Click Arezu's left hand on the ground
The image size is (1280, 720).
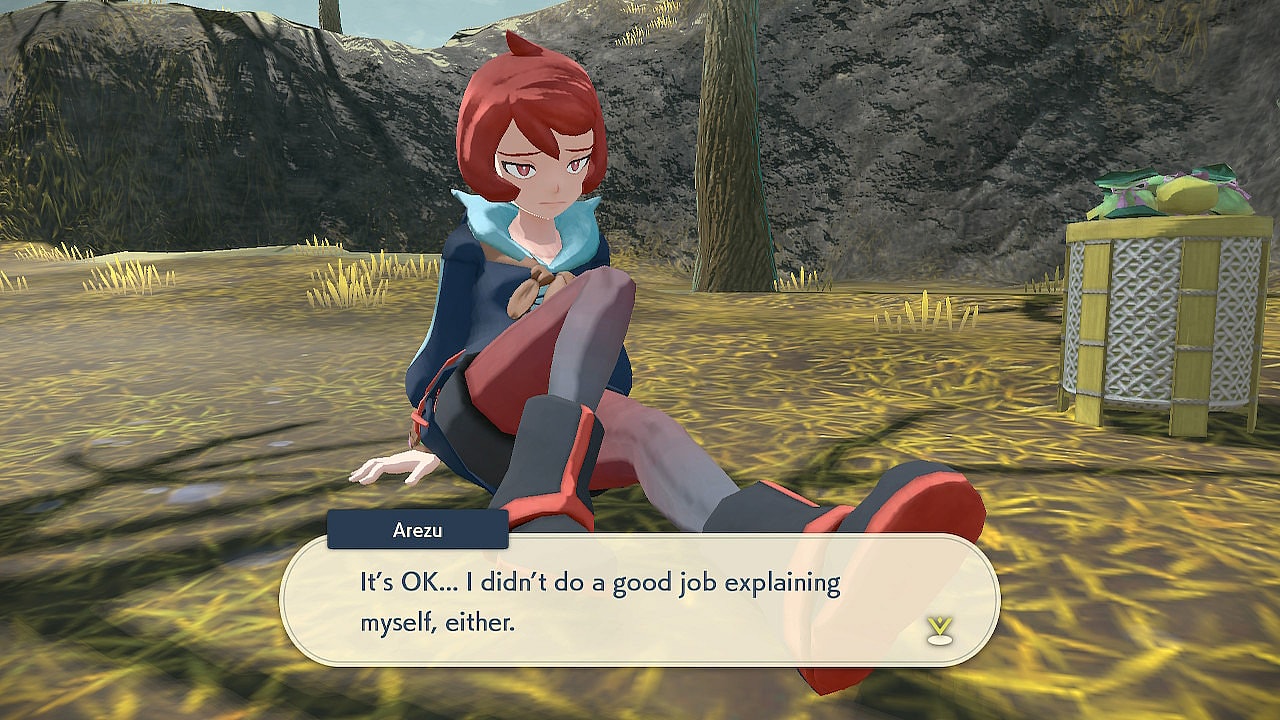click(393, 468)
